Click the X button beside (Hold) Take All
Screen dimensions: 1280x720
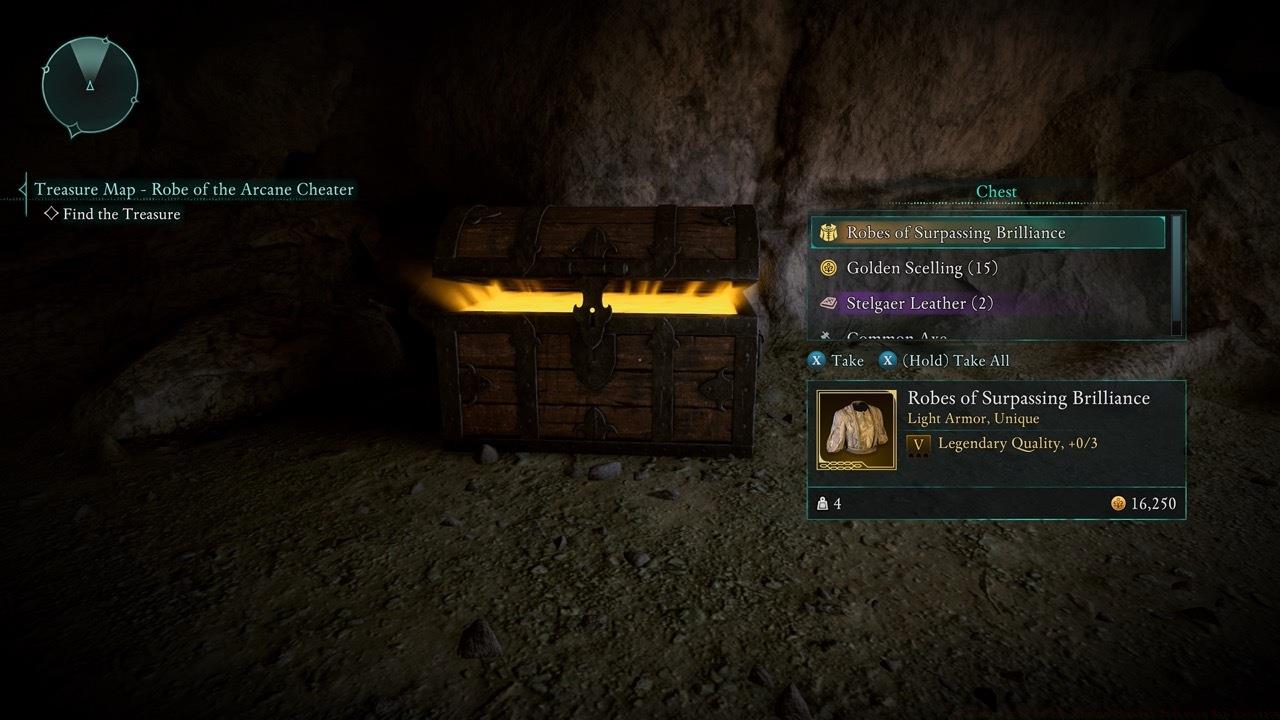point(887,360)
